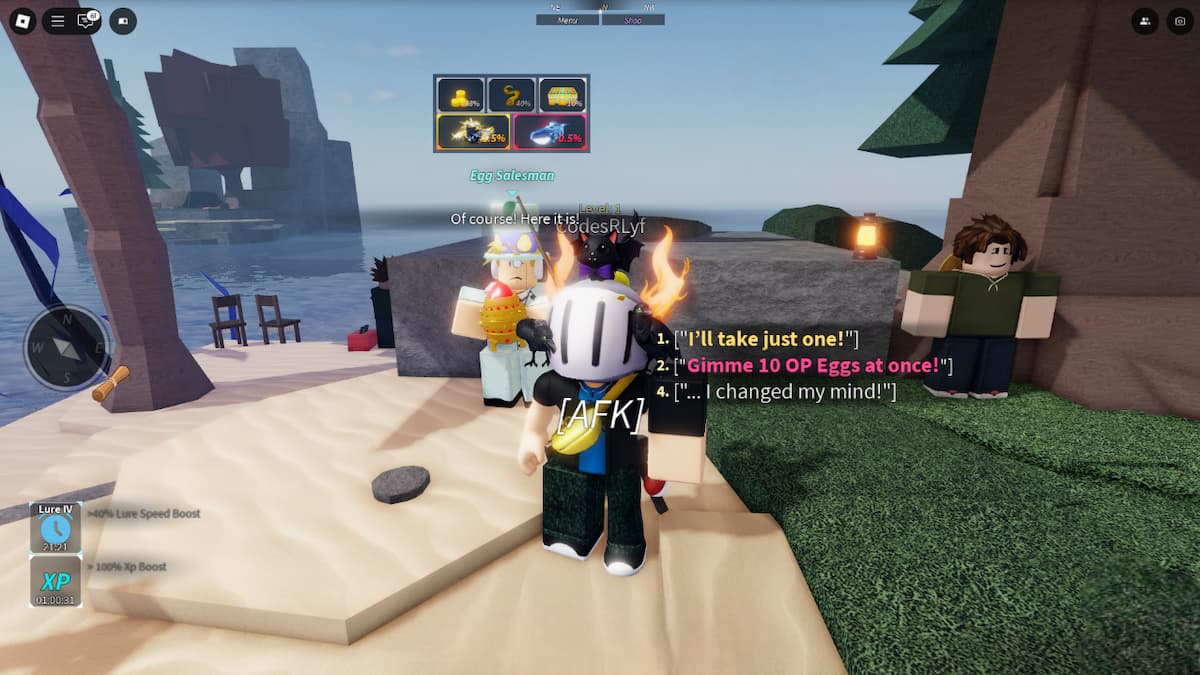Click the treasure chest boost icon

click(562, 95)
